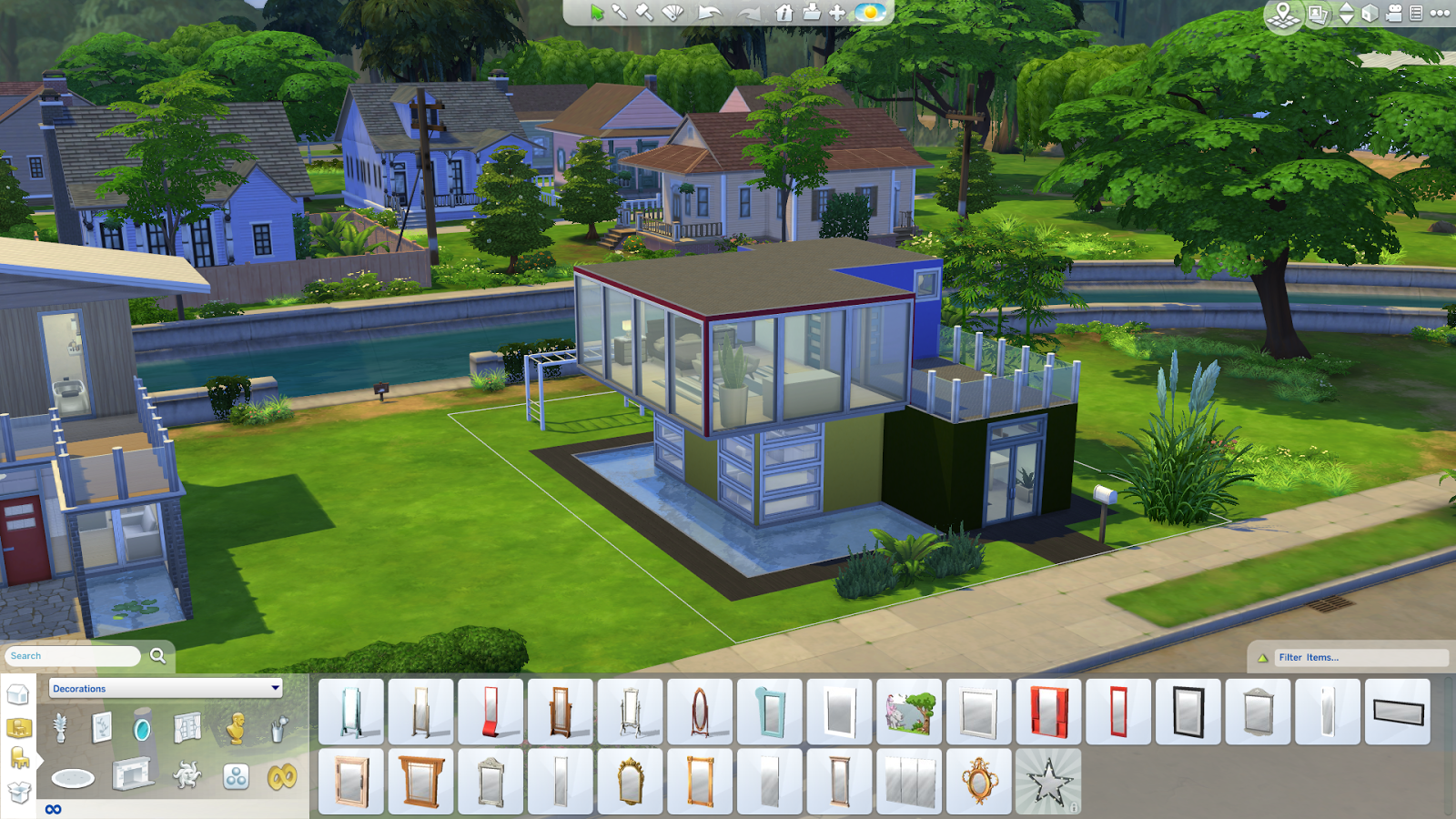Select the red wavy floor mirror
The width and height of the screenshot is (1456, 819).
[x=490, y=712]
